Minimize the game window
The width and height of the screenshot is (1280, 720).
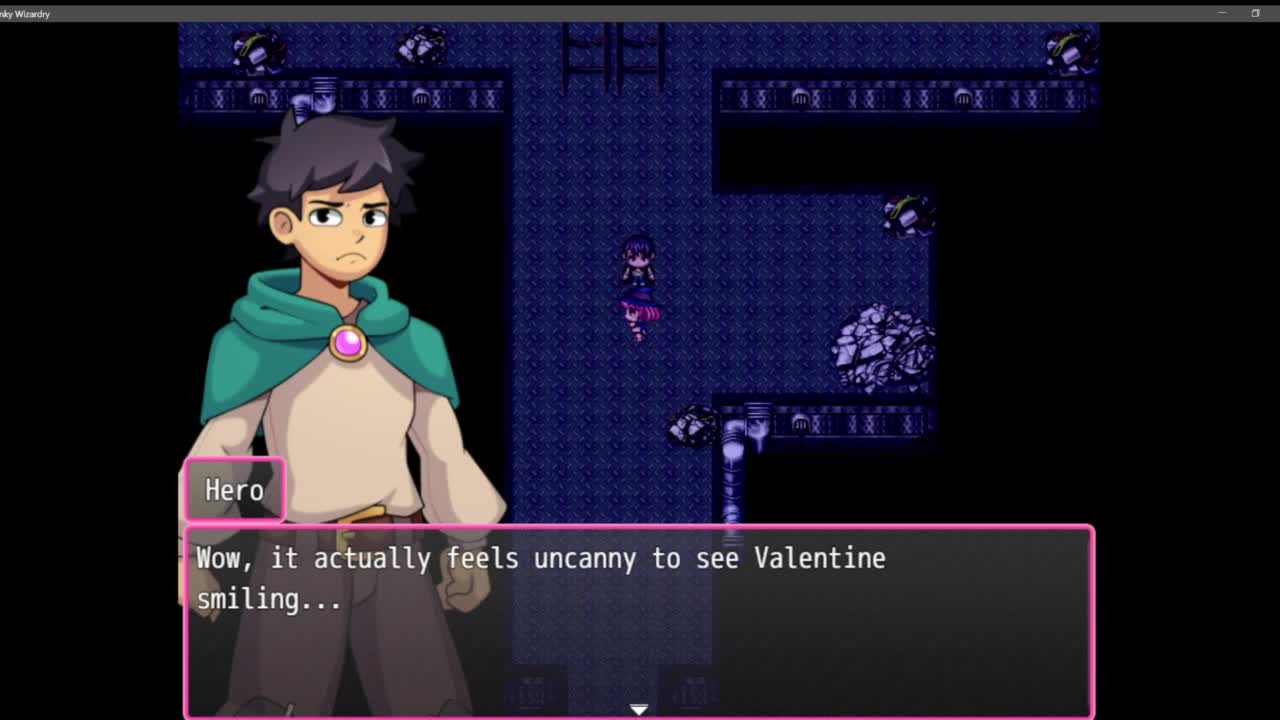point(1222,13)
